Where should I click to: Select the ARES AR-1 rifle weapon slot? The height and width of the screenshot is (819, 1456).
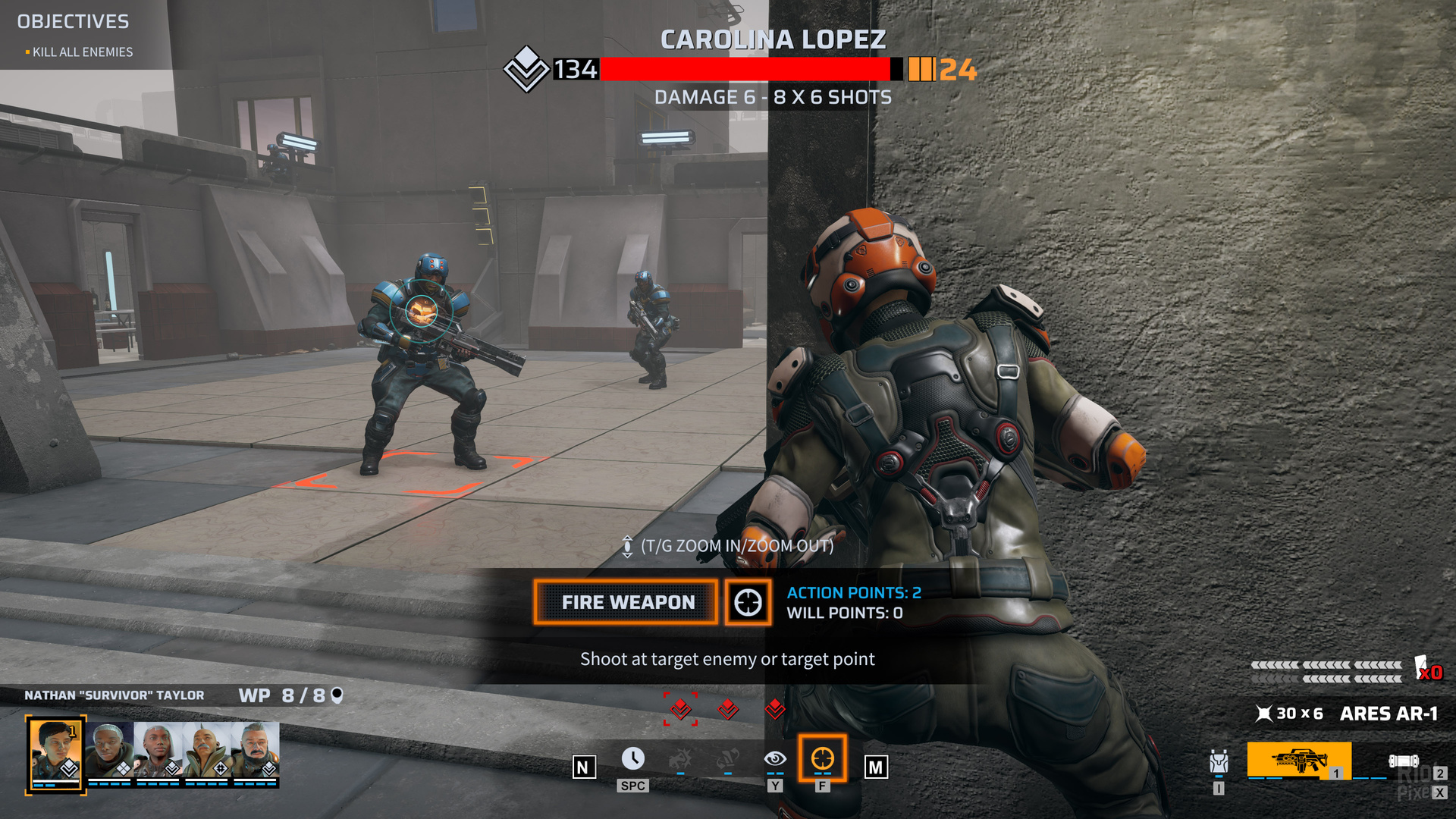(x=1298, y=760)
